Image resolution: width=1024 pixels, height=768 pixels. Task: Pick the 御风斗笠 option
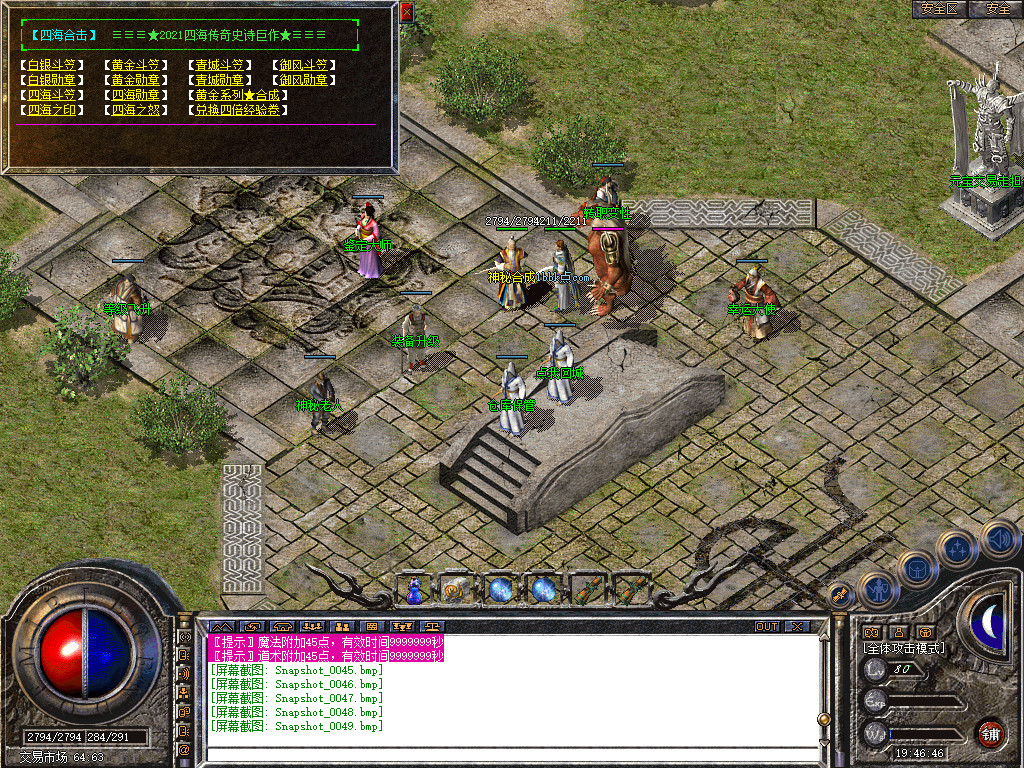tap(302, 66)
